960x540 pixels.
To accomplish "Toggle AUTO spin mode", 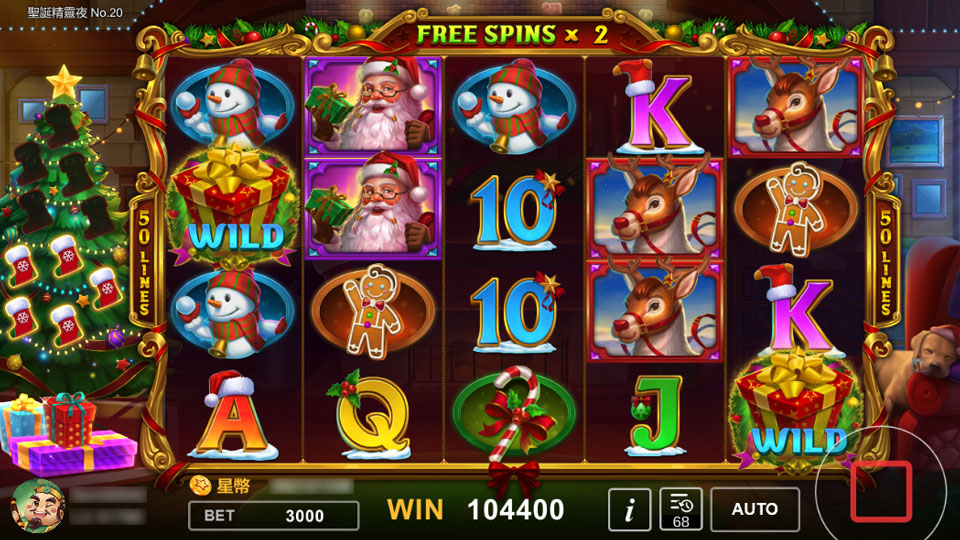I will click(x=755, y=510).
